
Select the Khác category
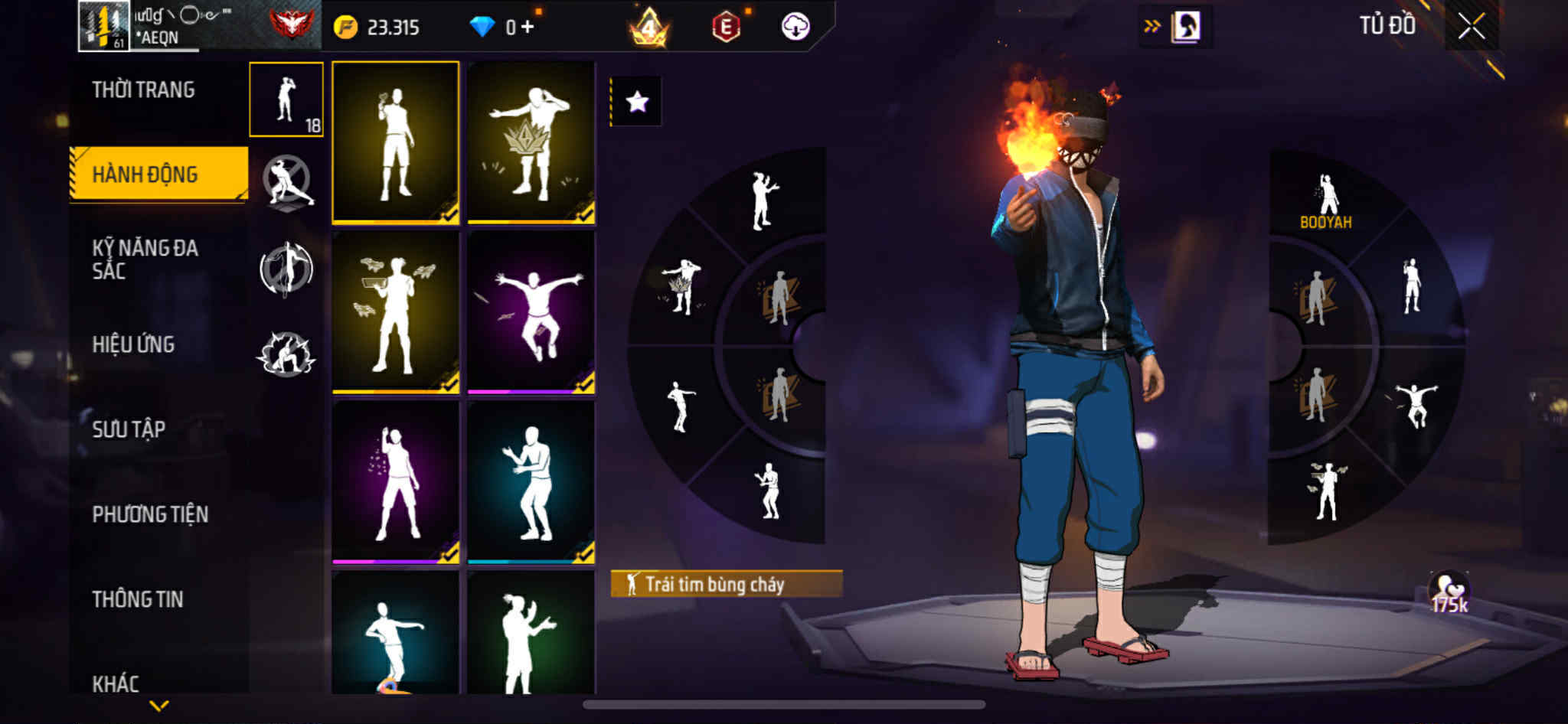[116, 683]
